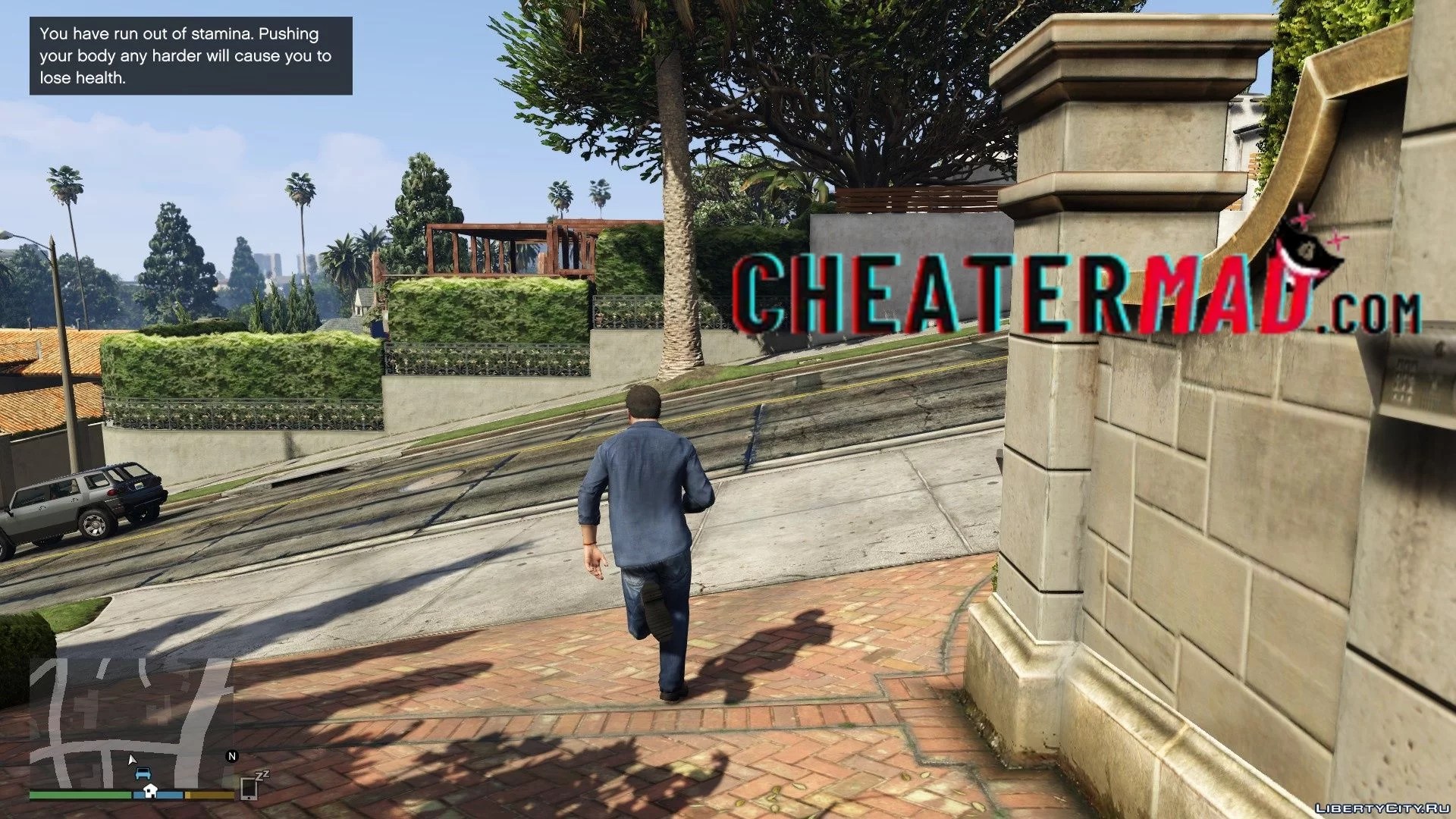Open the north compass indicator on minimap

pyautogui.click(x=232, y=755)
